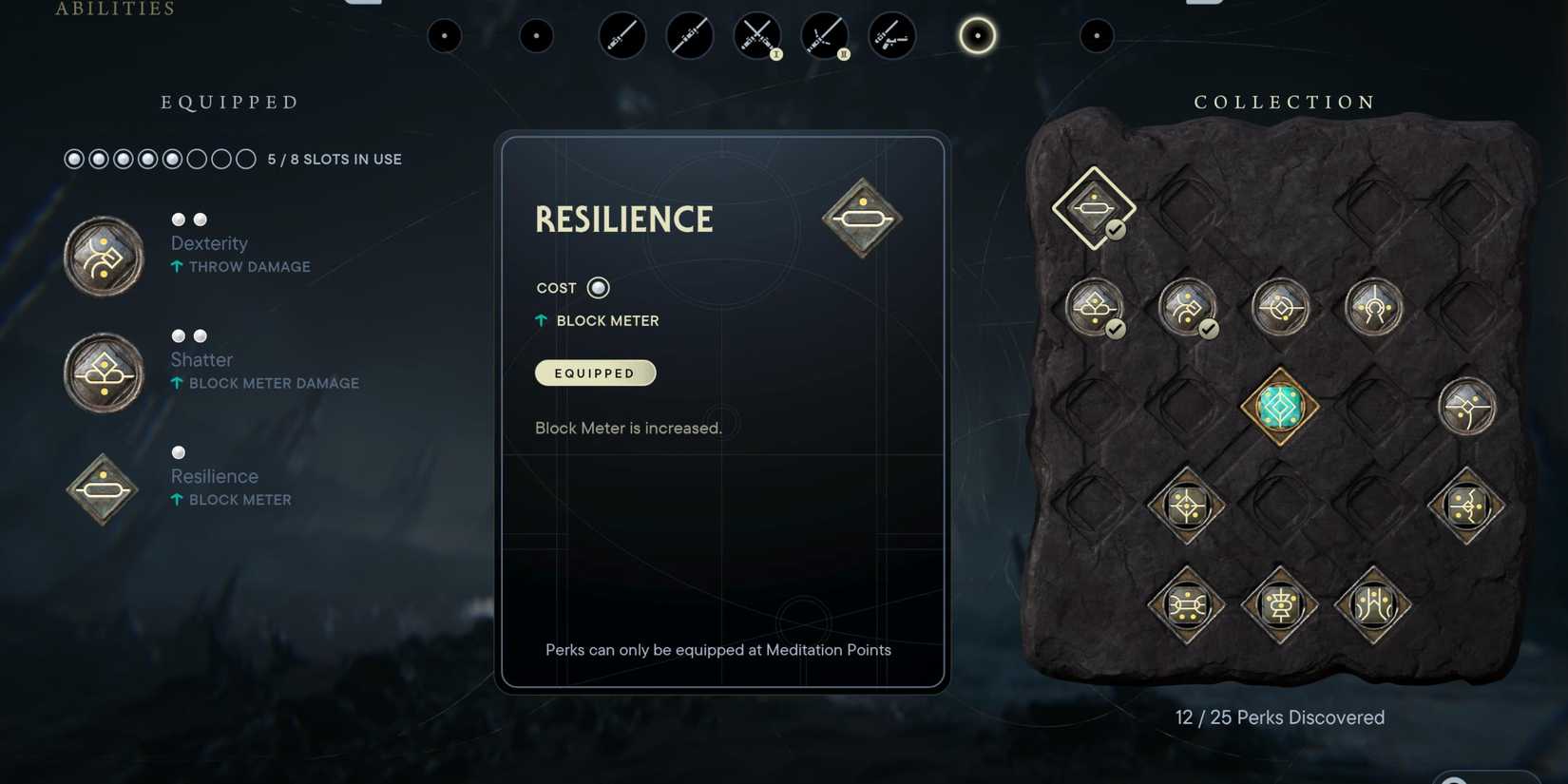Image resolution: width=1568 pixels, height=784 pixels.
Task: Click the blaster stance icon at top
Action: 891,35
